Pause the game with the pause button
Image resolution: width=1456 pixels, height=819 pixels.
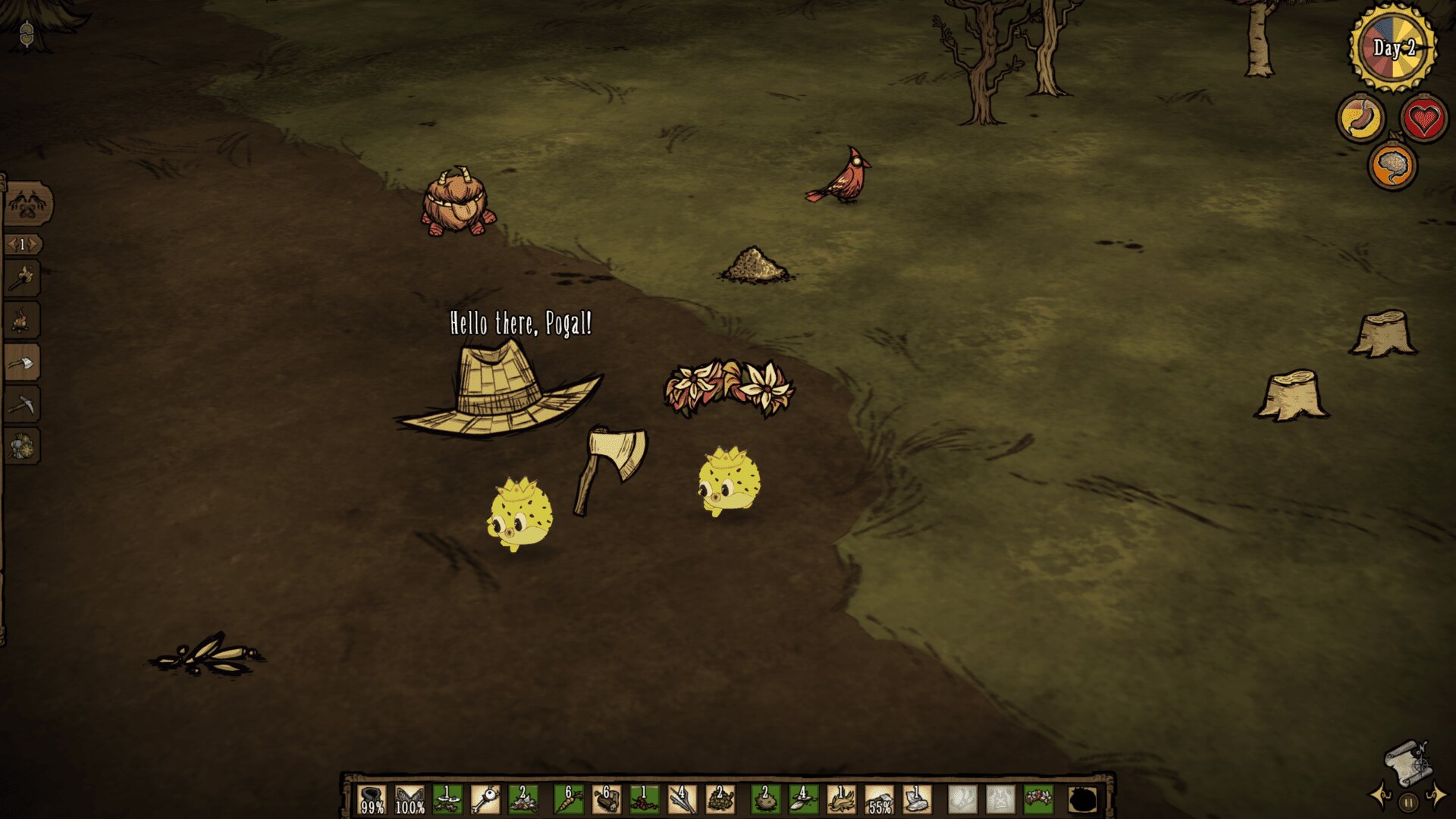click(x=1408, y=802)
